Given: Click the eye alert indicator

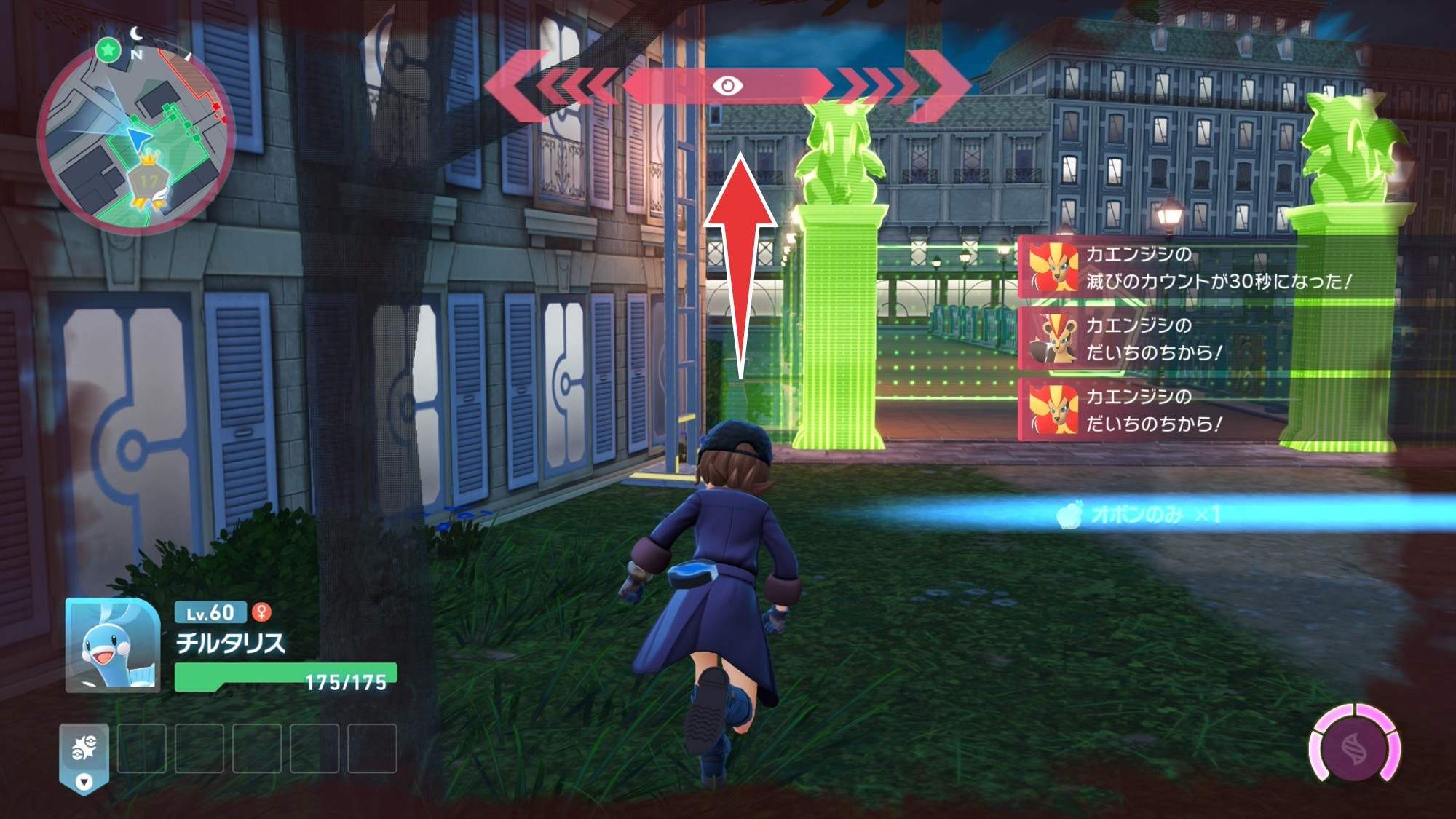Looking at the screenshot, I should coord(727,86).
